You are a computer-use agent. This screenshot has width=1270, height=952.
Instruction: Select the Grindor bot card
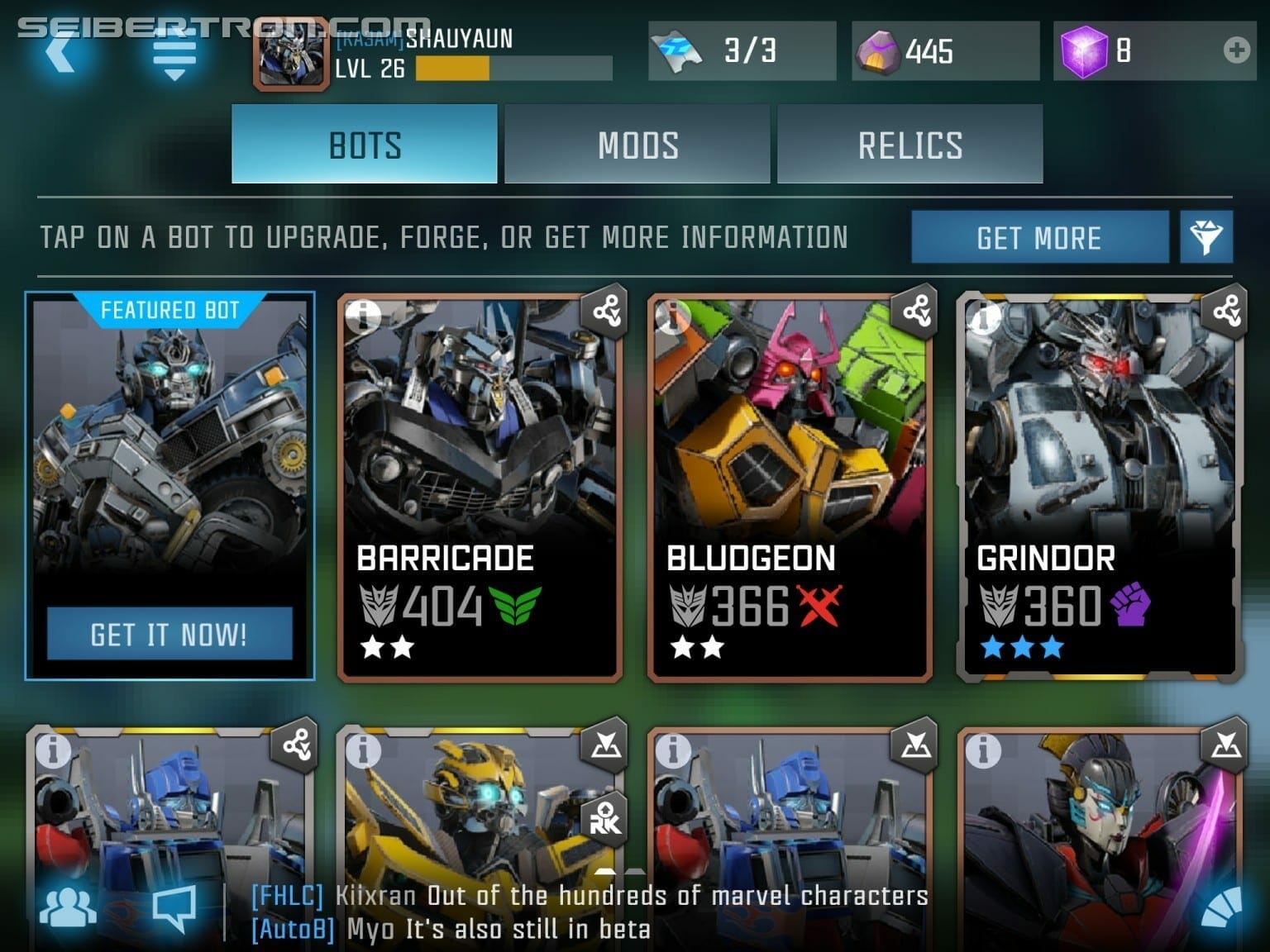tap(1100, 488)
